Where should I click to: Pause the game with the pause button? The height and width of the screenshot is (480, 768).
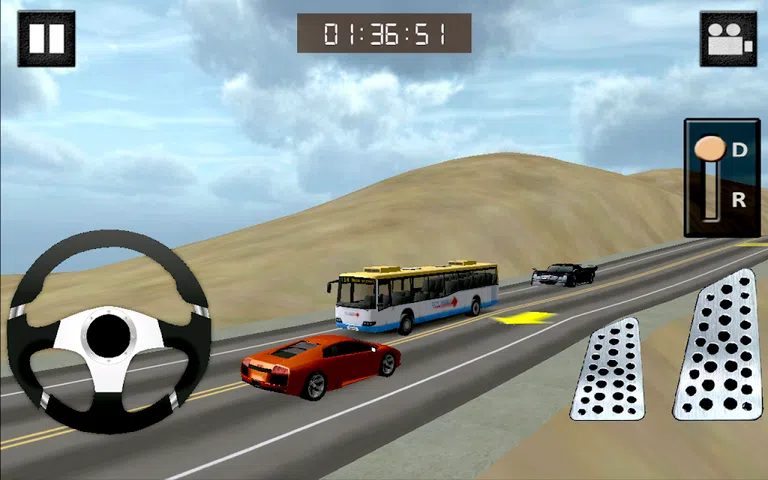(46, 39)
